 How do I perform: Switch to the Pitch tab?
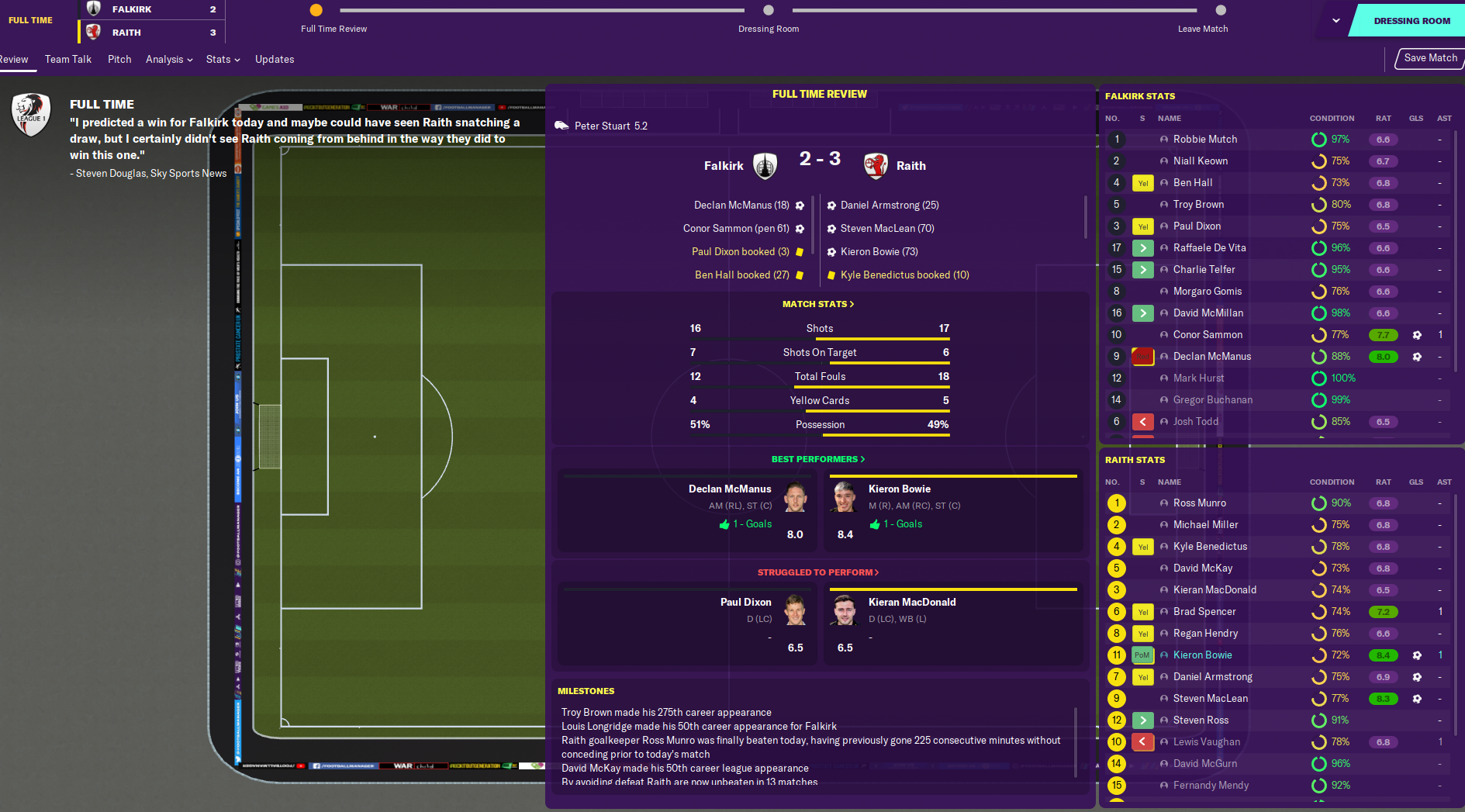pyautogui.click(x=119, y=60)
